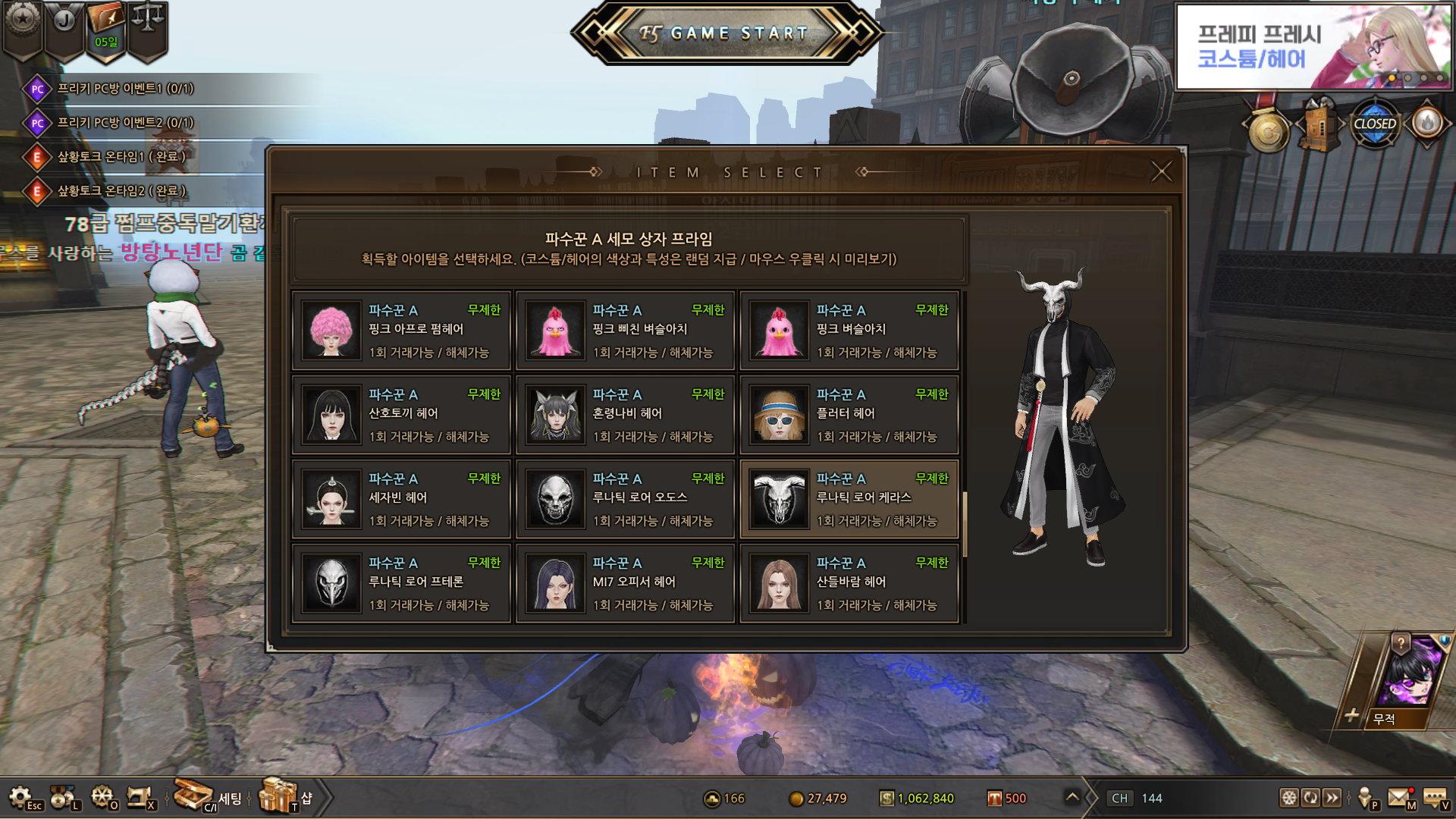Select 세자빈 헤어 item
Viewport: 1456px width, 819px height.
click(402, 499)
